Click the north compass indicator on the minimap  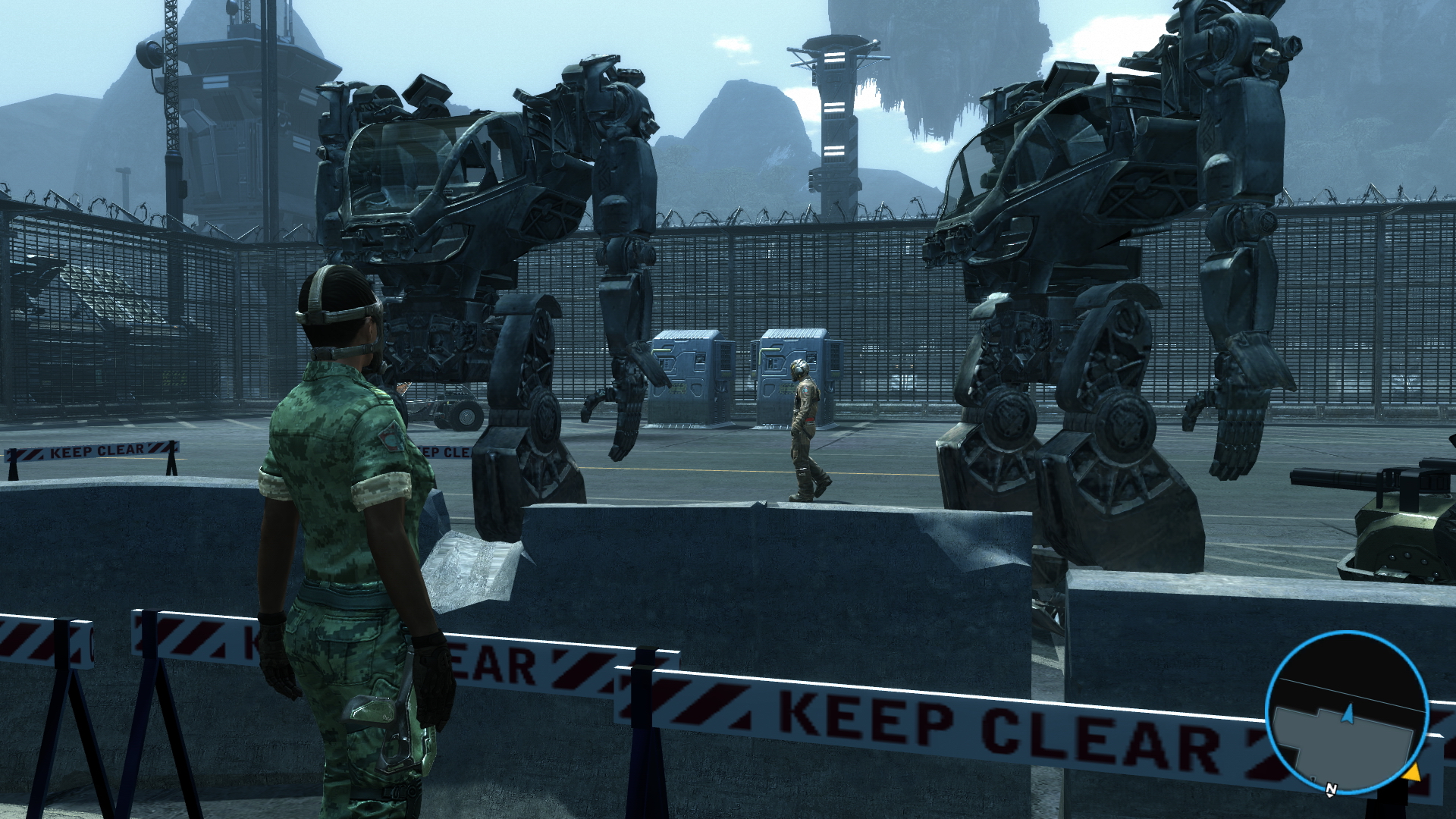point(1331,789)
